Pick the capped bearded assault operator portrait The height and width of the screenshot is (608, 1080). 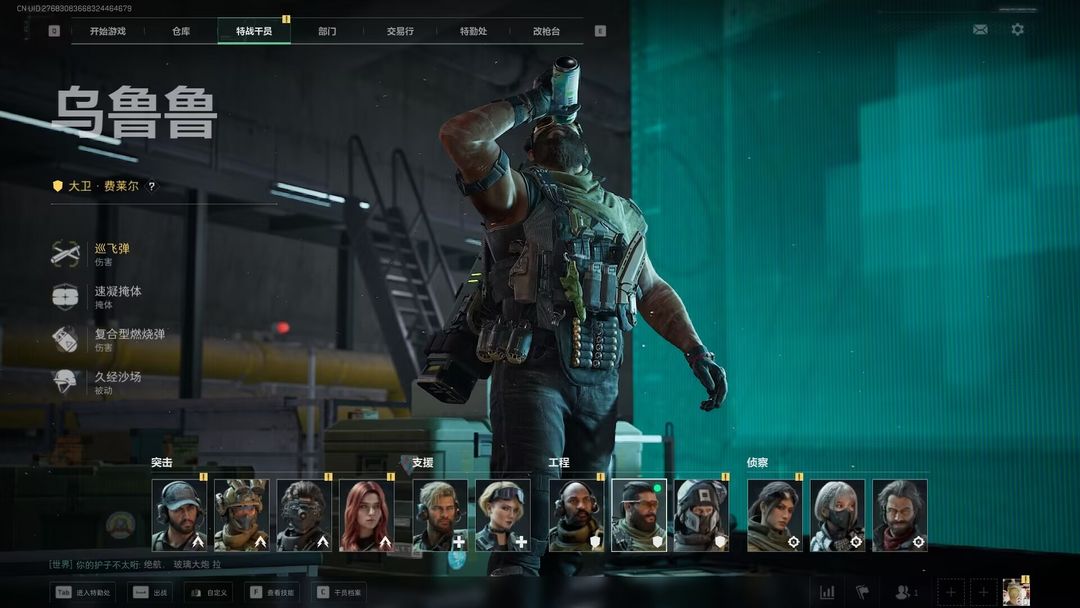point(179,515)
